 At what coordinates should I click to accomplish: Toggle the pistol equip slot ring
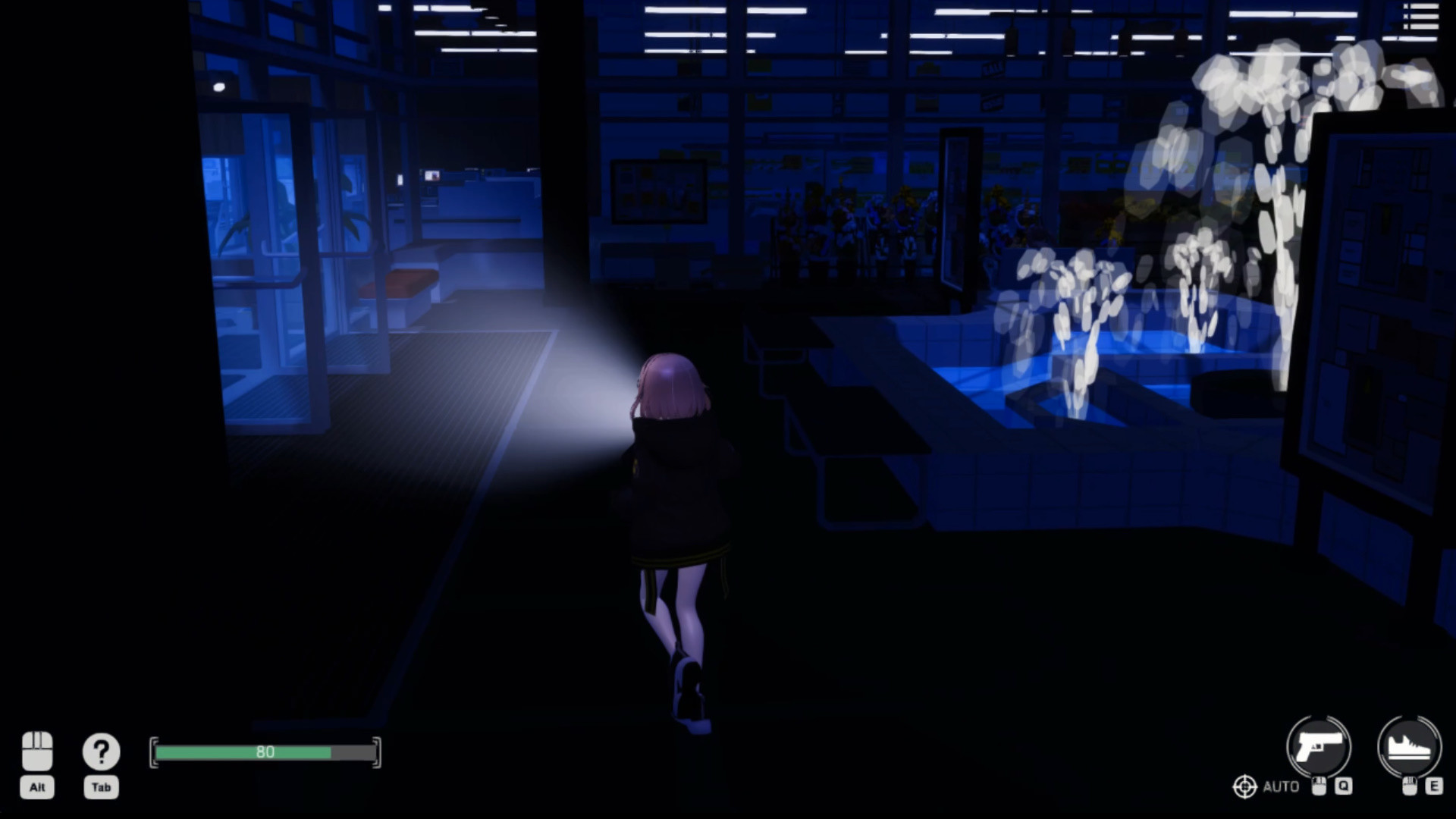pyautogui.click(x=1319, y=747)
